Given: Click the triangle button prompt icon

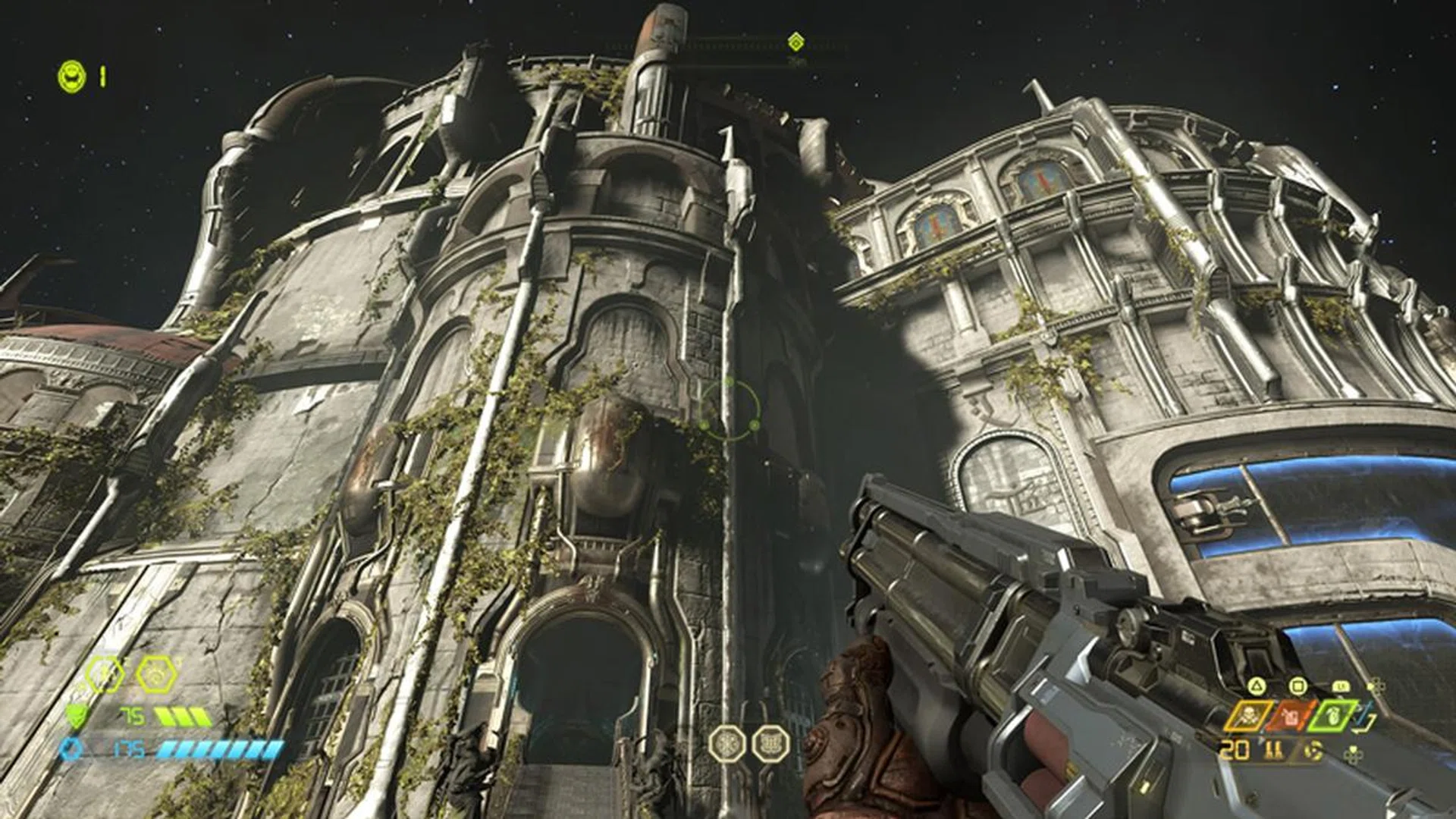Looking at the screenshot, I should pos(1257,684).
